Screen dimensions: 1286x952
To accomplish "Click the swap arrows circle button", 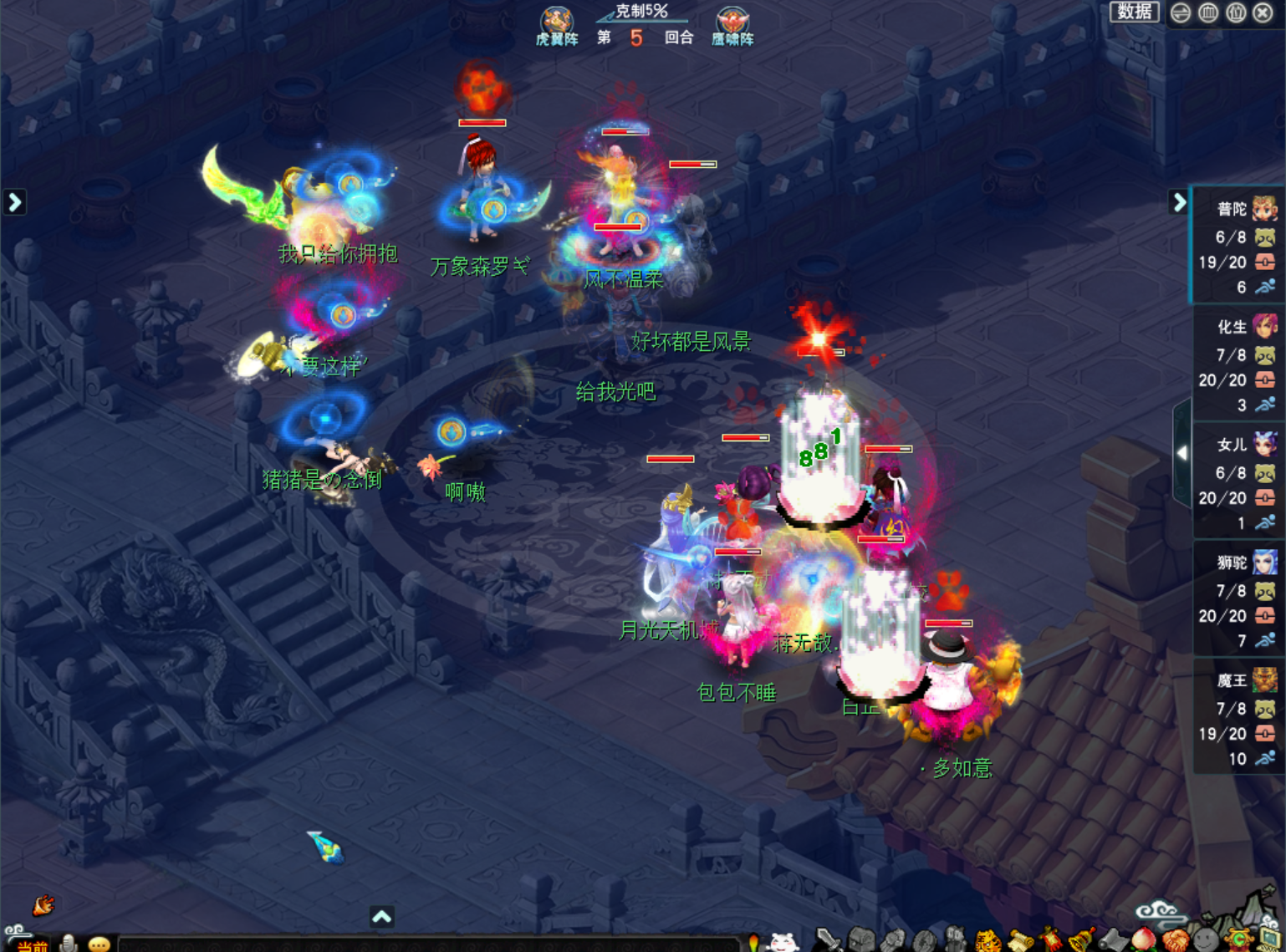I will 1181,13.
